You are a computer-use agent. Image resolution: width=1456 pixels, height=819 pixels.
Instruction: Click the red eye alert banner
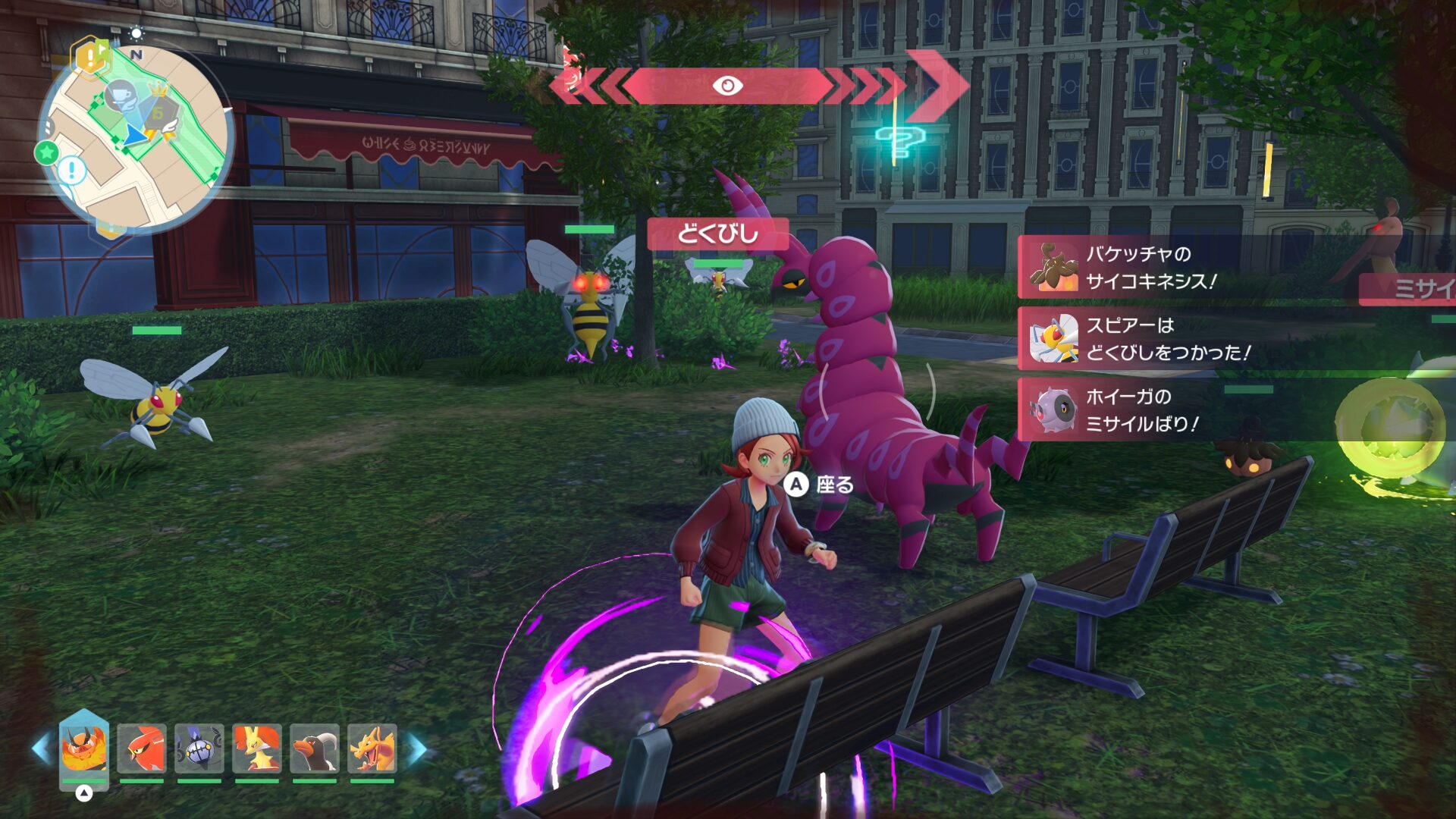tap(726, 86)
